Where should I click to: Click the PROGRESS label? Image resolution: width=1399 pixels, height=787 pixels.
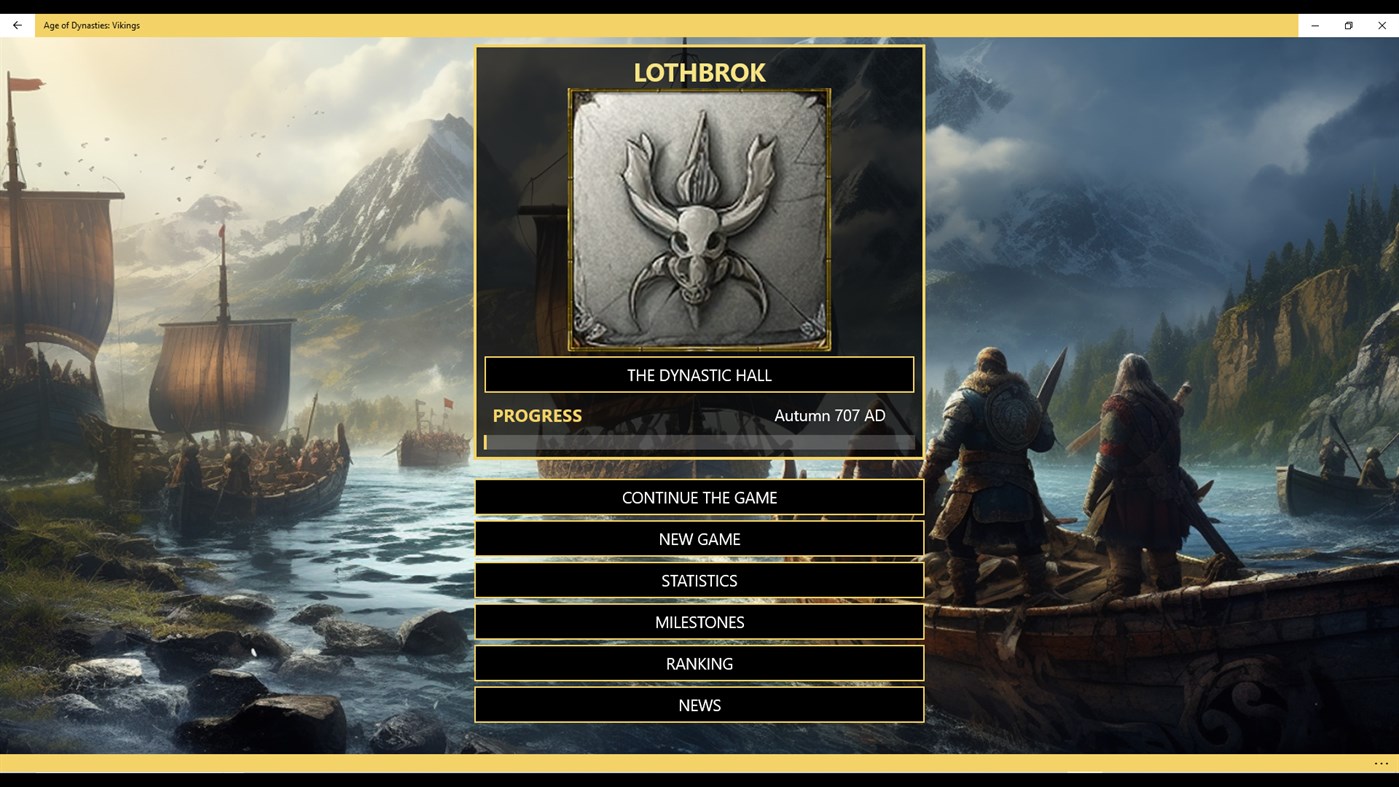click(x=536, y=415)
